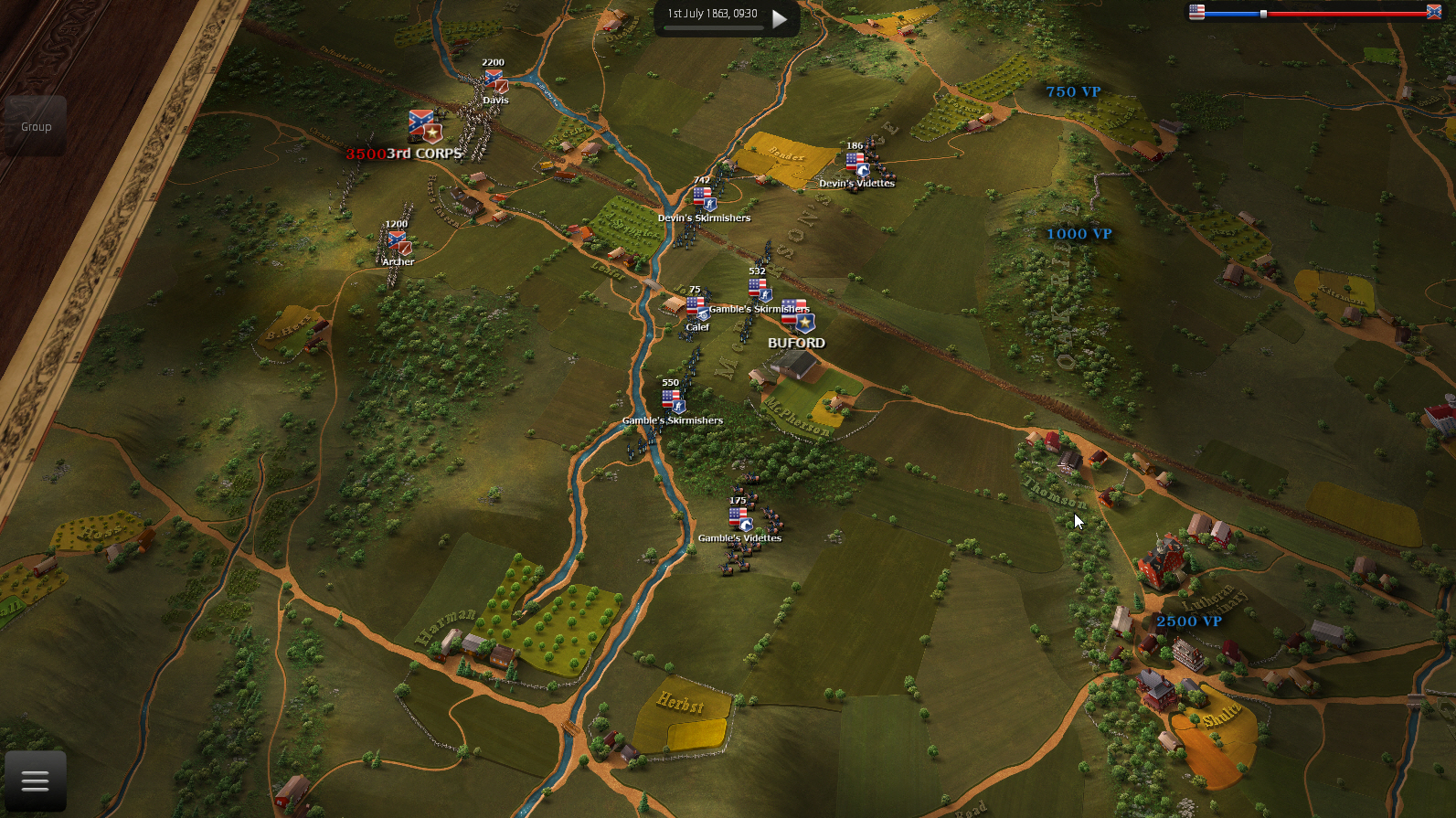This screenshot has height=818, width=1456.
Task: Open the hamburger main menu
Action: 35,779
